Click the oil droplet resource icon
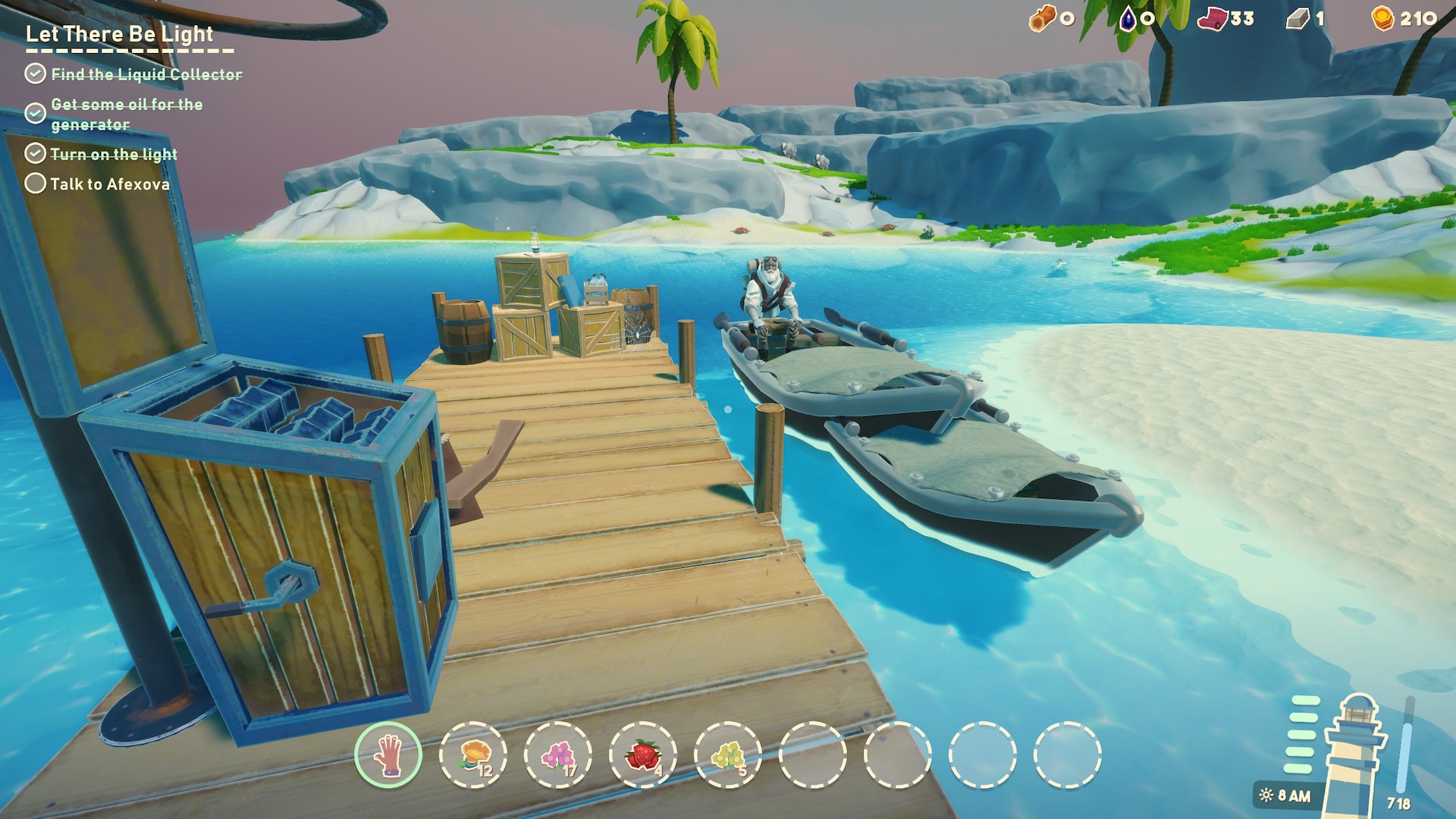Image resolution: width=1456 pixels, height=819 pixels. point(1128,18)
